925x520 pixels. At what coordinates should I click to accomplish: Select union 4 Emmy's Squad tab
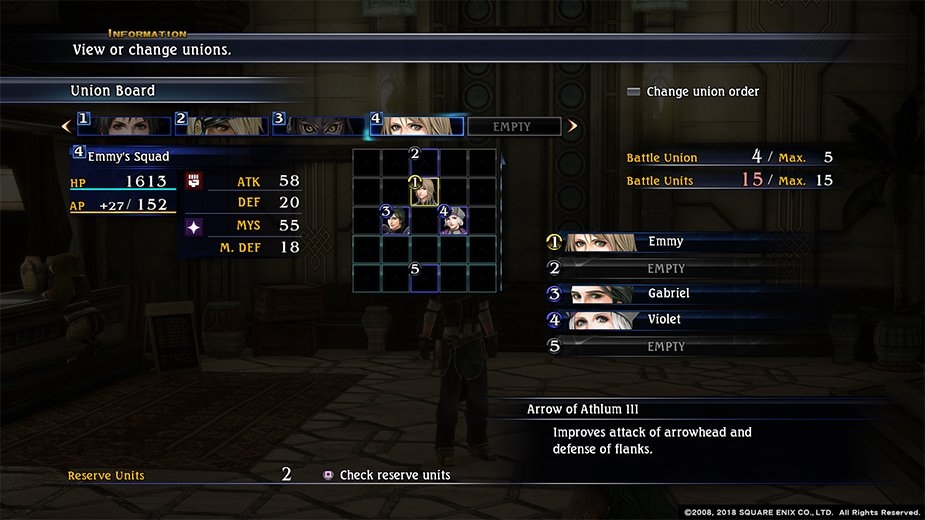pos(417,126)
